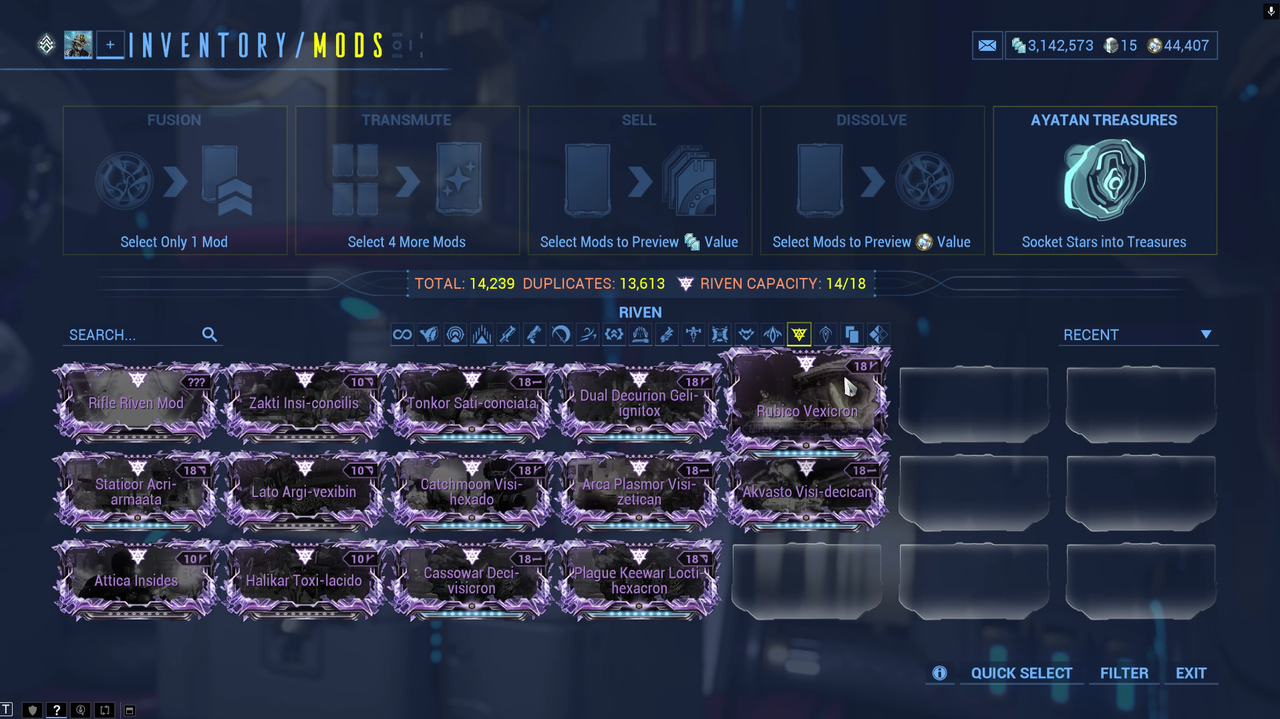Pick the Tonkor Sati-conciata riven card
The width and height of the screenshot is (1280, 719).
point(472,404)
